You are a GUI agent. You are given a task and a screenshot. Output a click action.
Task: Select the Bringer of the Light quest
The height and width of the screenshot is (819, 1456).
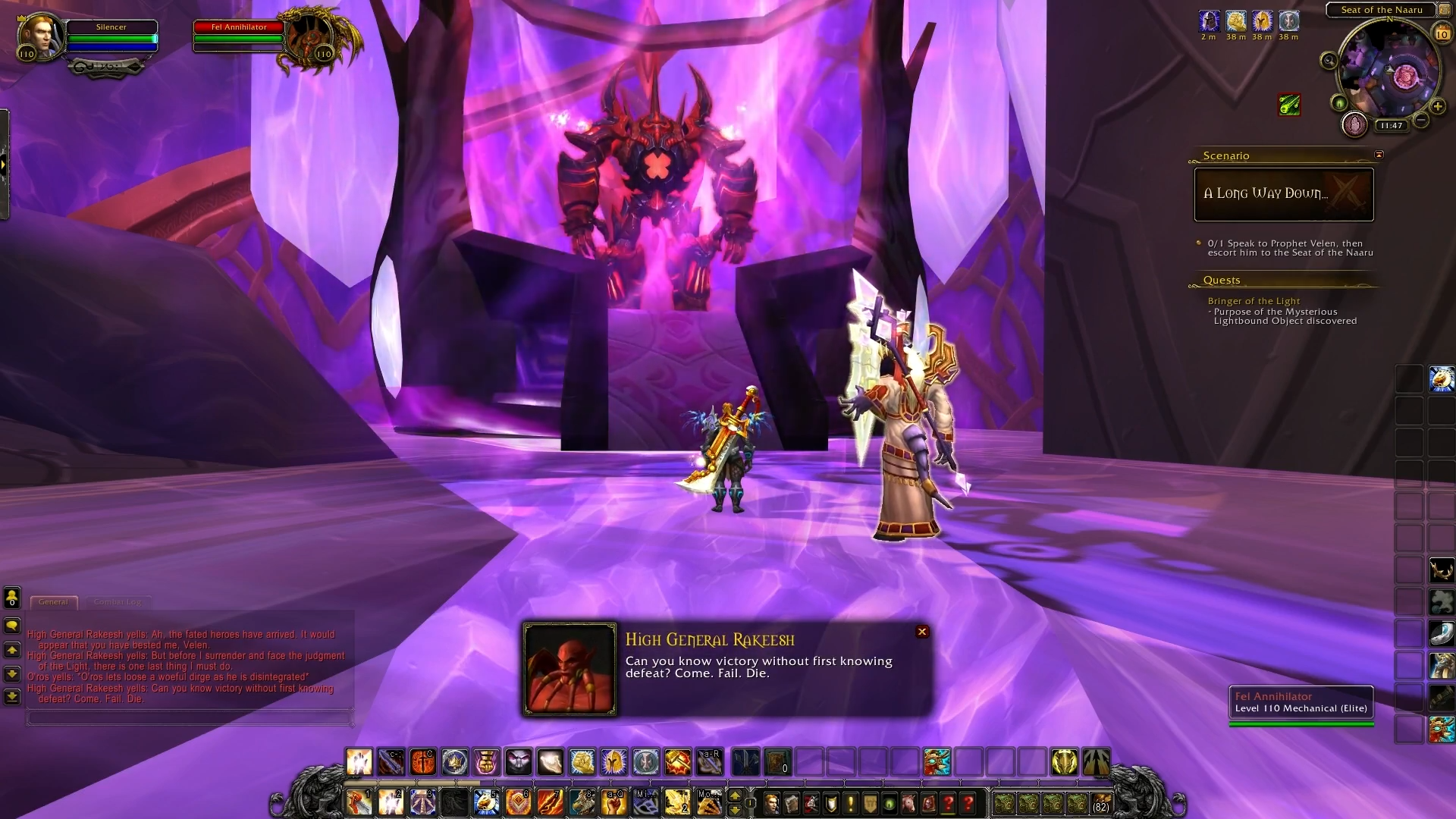coord(1254,301)
